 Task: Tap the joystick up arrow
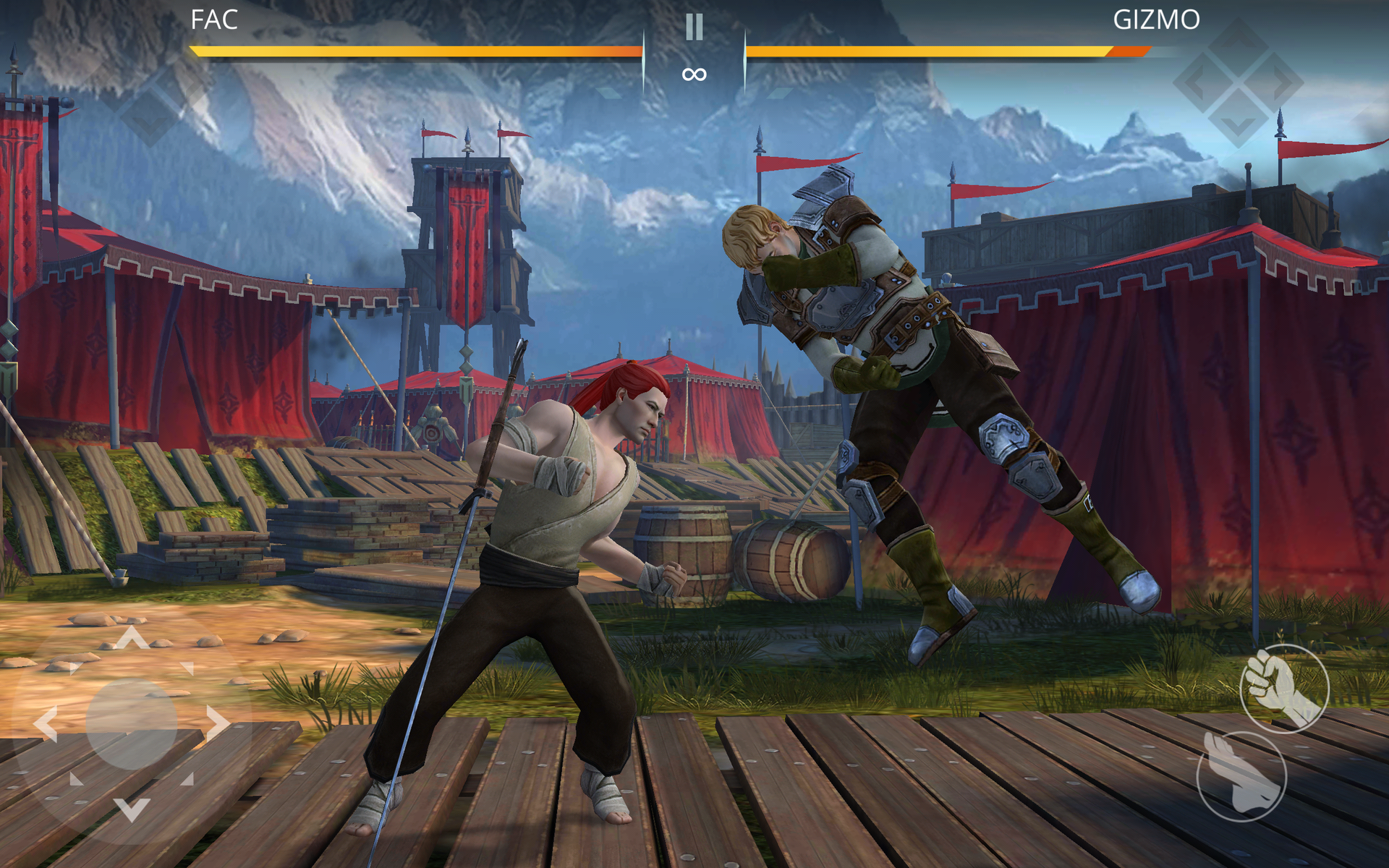(x=132, y=638)
